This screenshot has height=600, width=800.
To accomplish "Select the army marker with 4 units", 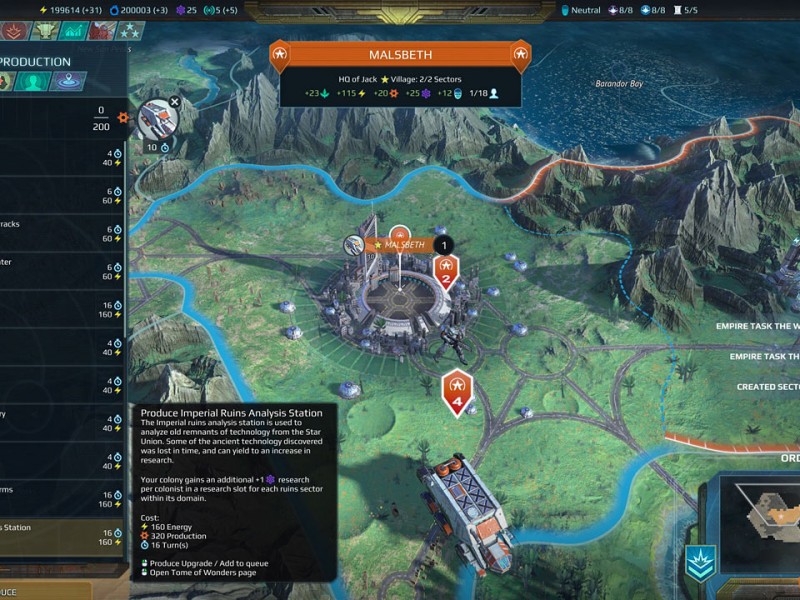I will 457,390.
